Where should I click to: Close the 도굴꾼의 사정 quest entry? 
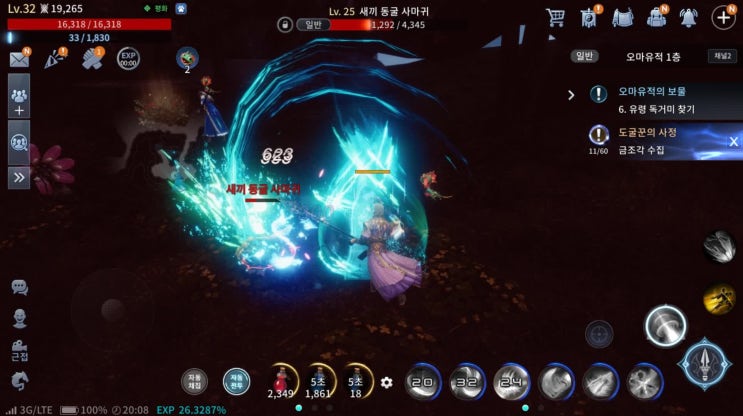733,141
